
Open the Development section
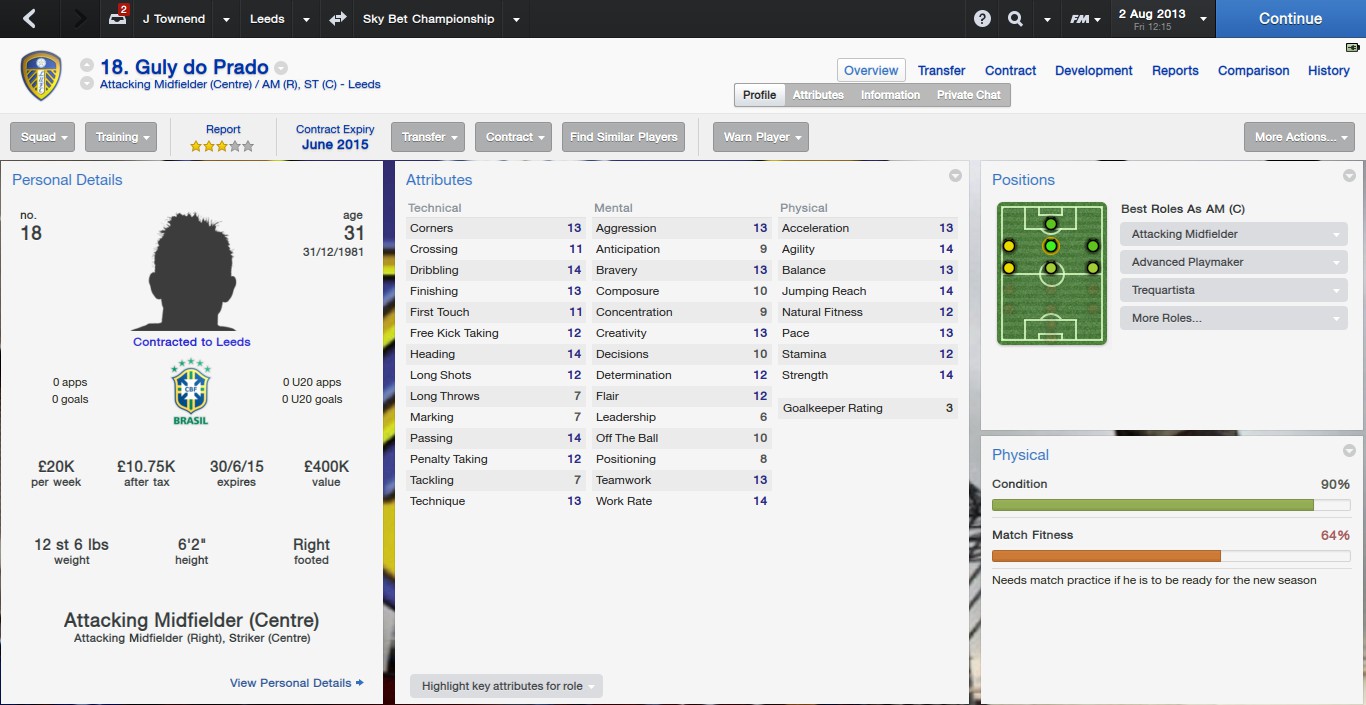click(x=1093, y=71)
